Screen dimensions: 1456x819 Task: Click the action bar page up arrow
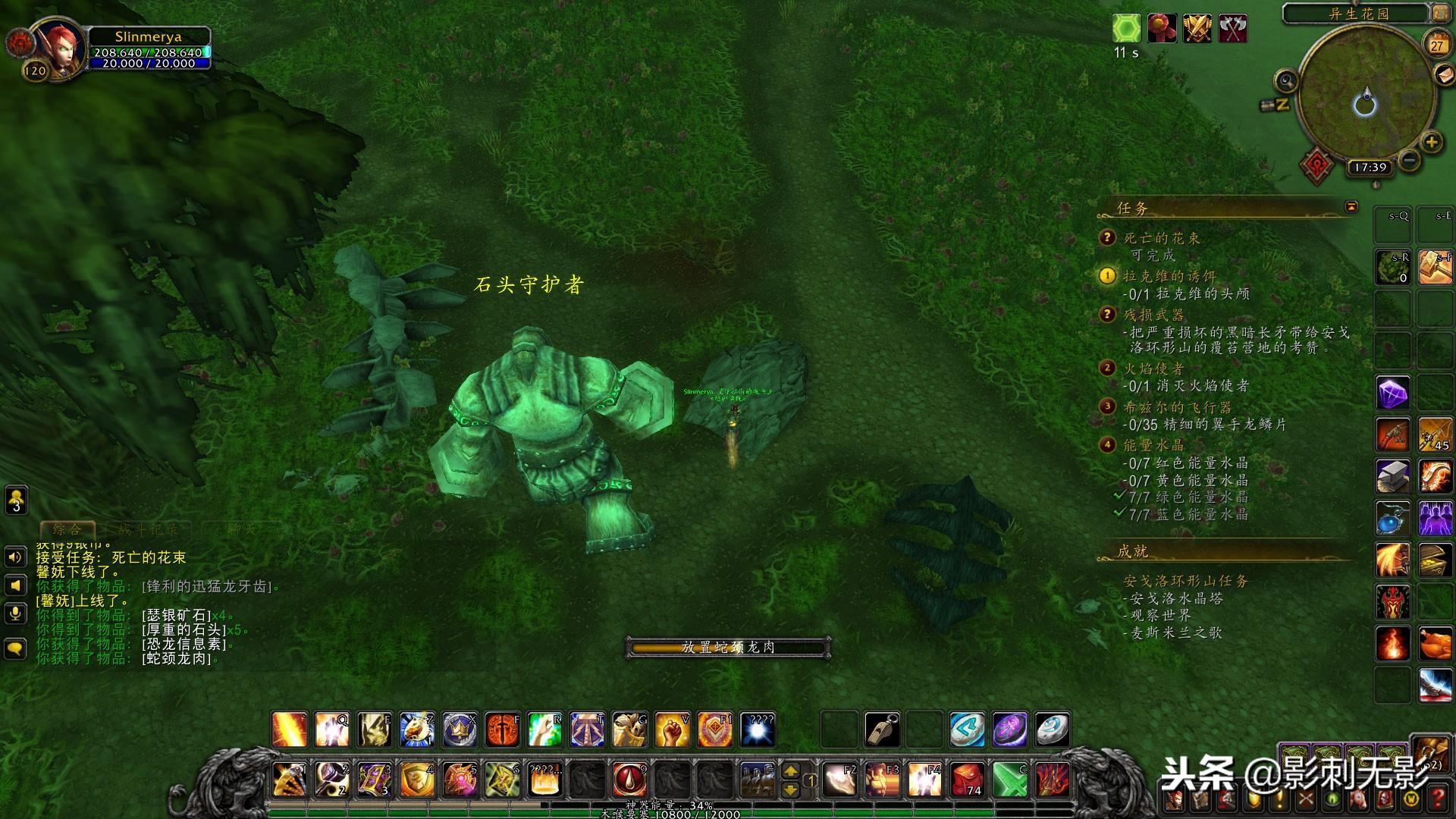pyautogui.click(x=790, y=771)
